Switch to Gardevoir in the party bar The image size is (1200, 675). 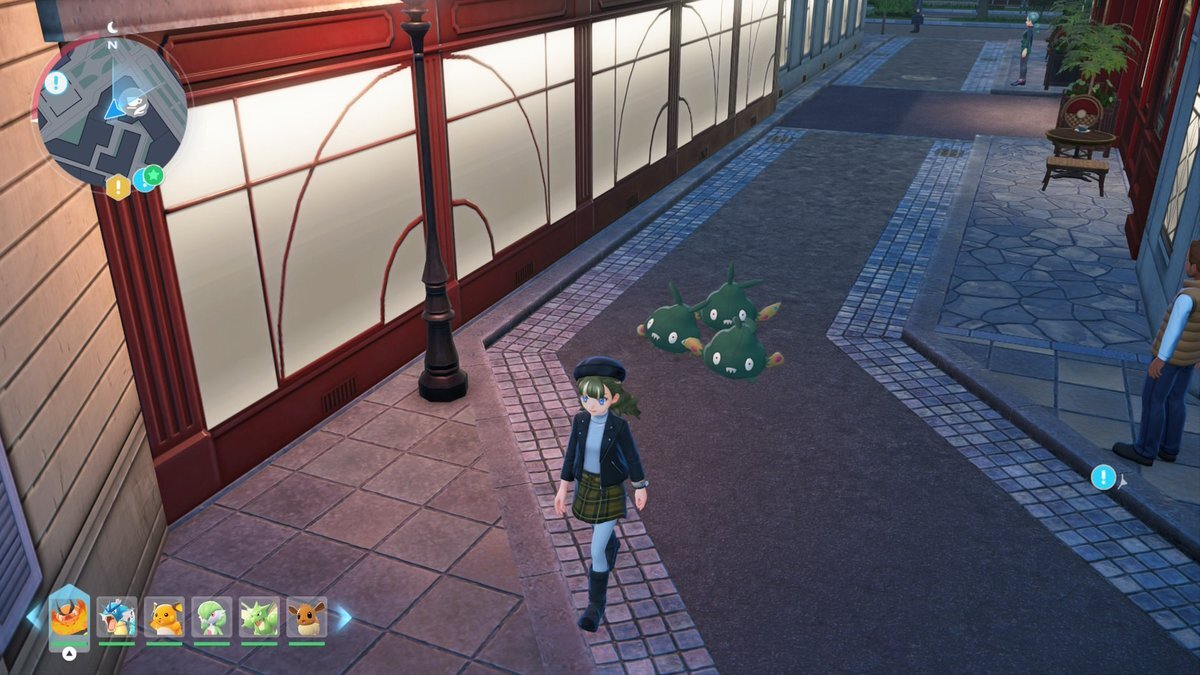212,617
